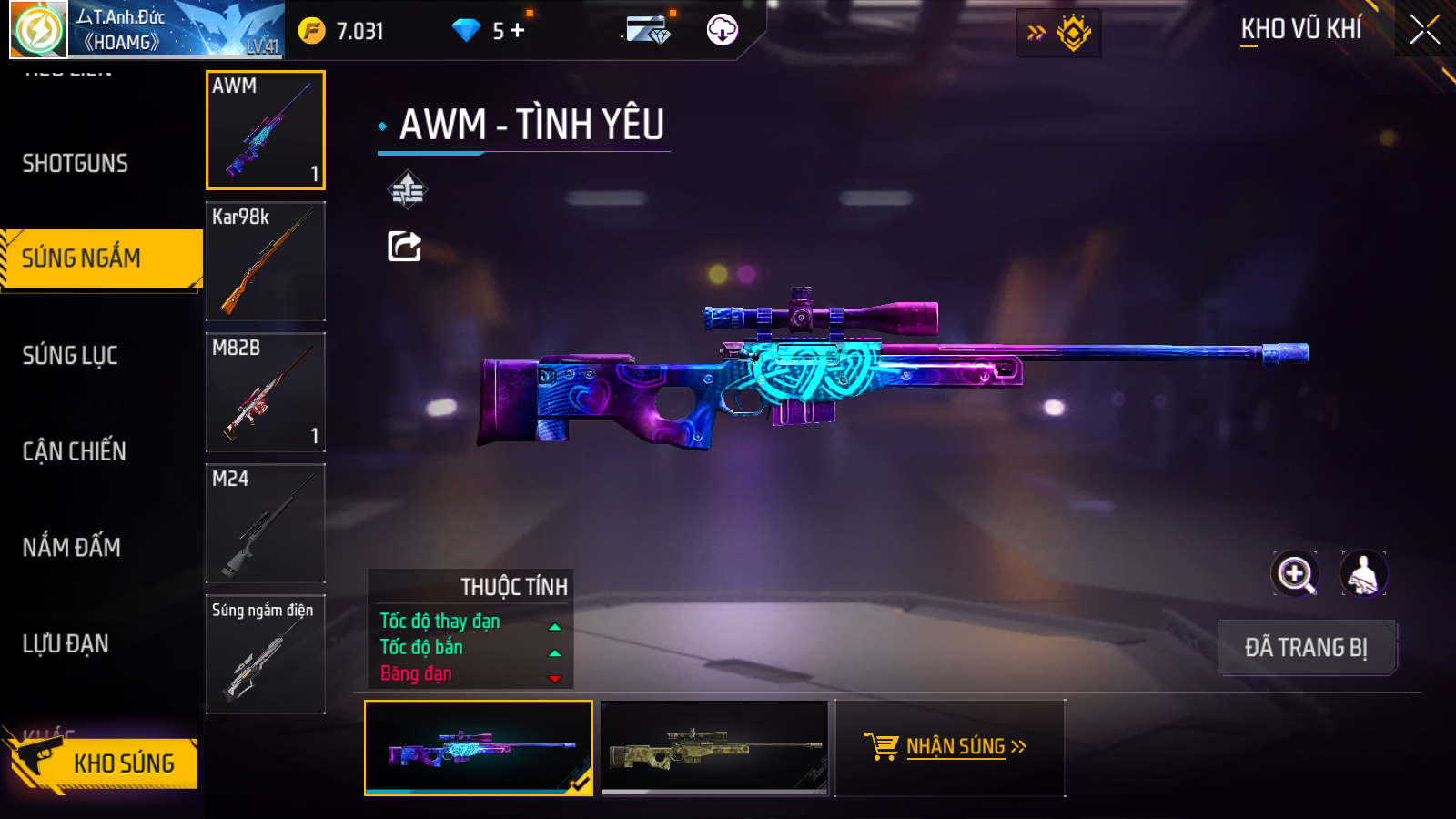Click the Đã Trang Bị button
This screenshot has height=819, width=1456.
[1306, 648]
